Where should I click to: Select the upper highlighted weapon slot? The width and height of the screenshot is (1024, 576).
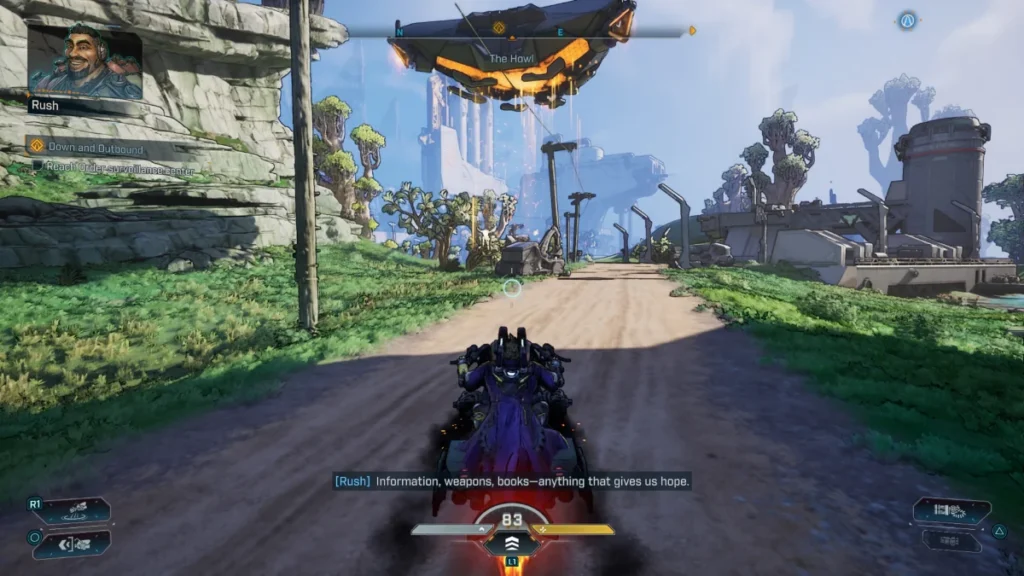[x=951, y=512]
